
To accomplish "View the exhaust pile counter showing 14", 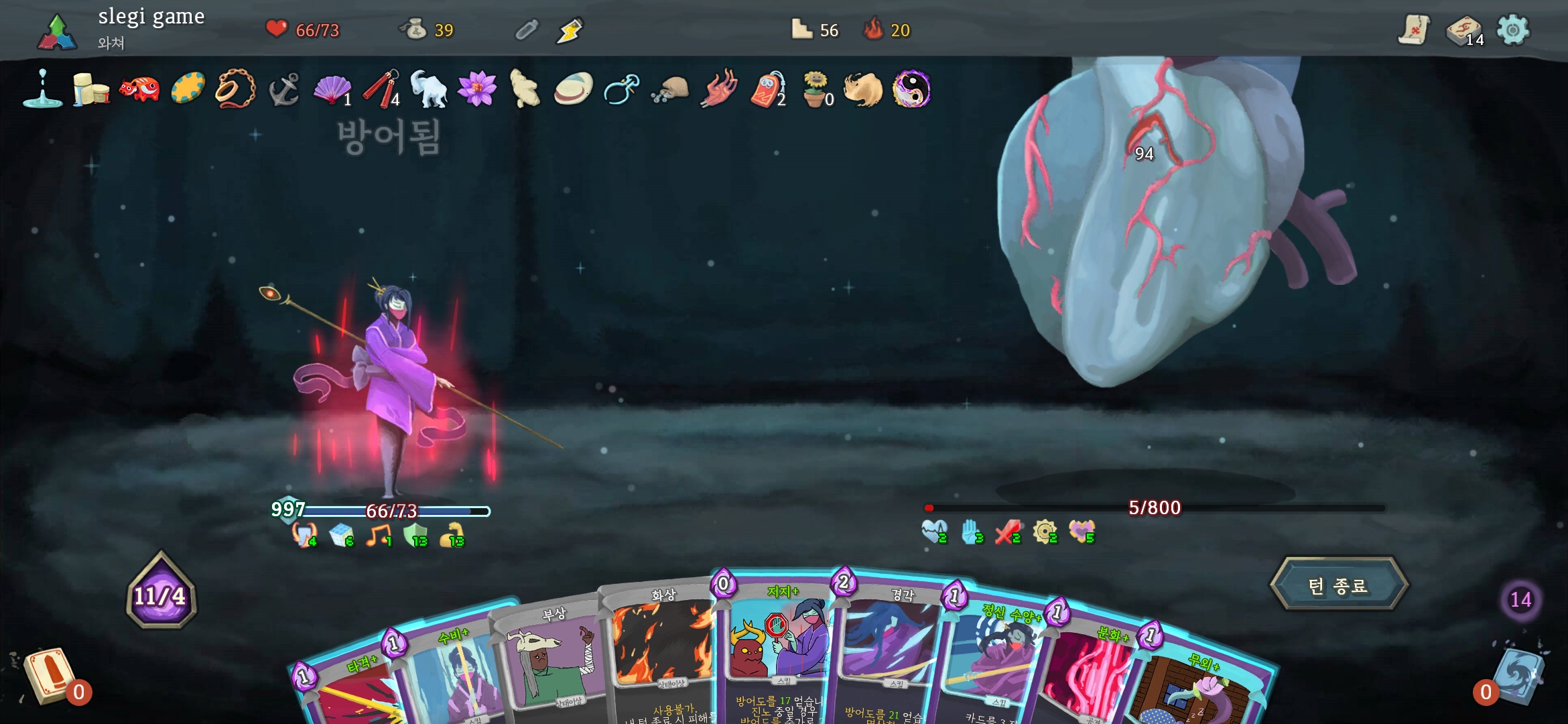I will (x=1520, y=599).
